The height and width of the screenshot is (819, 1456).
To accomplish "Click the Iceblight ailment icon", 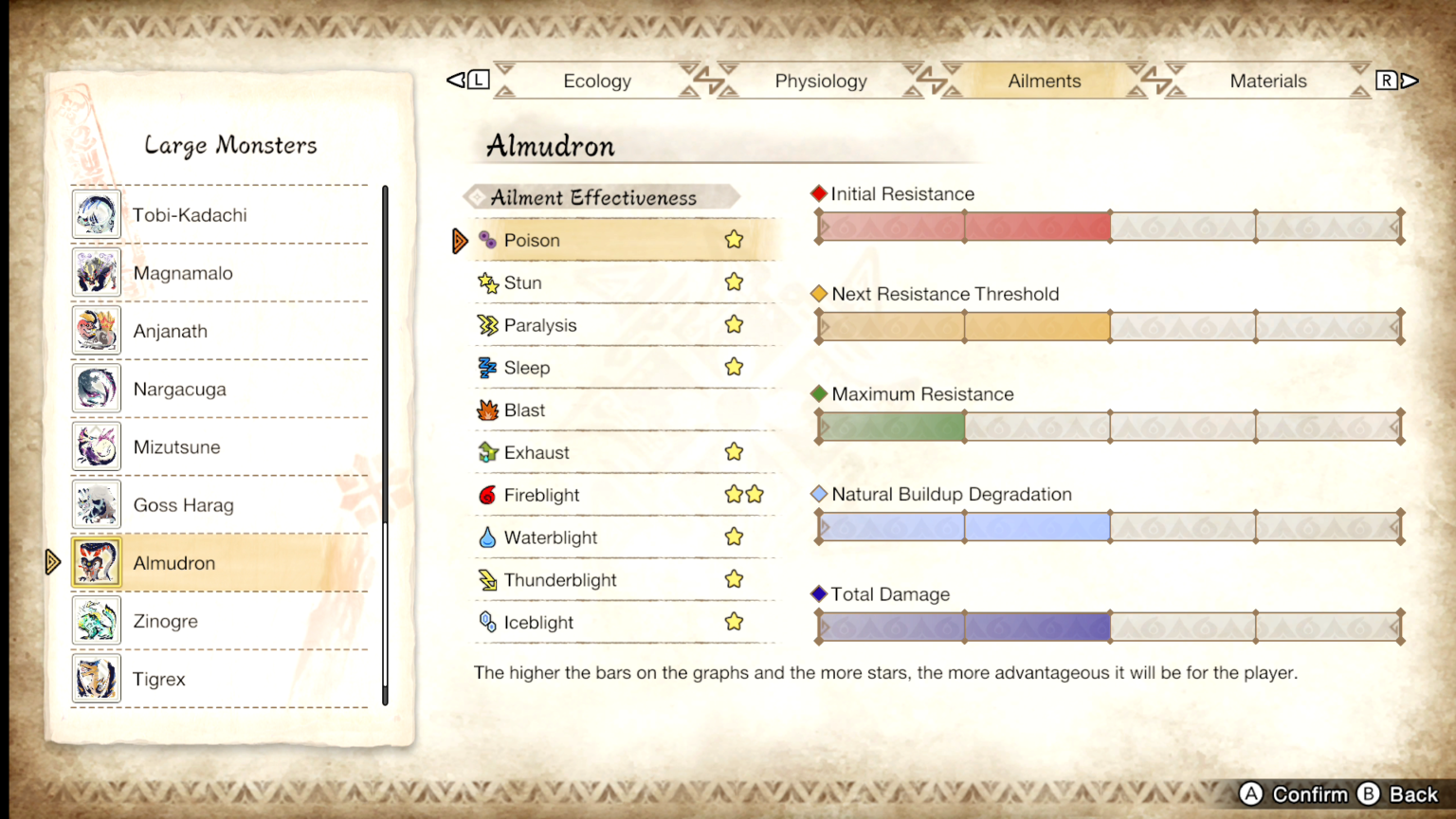I will tap(487, 623).
